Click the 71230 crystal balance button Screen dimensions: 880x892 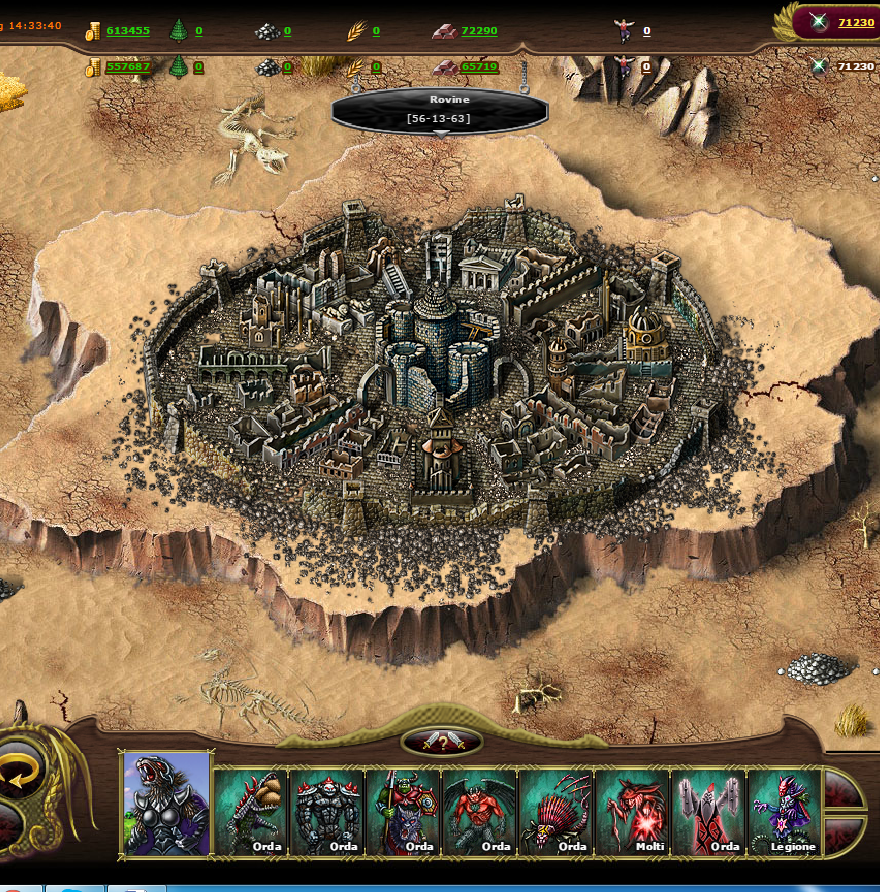855,22
